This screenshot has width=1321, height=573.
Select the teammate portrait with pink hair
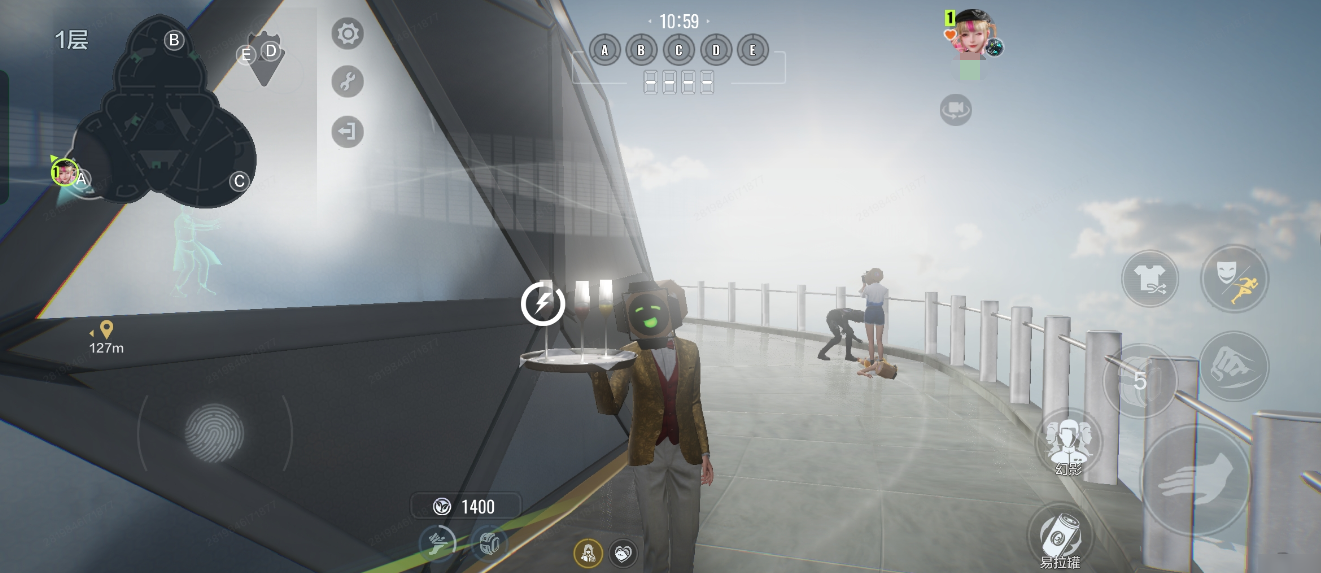970,36
